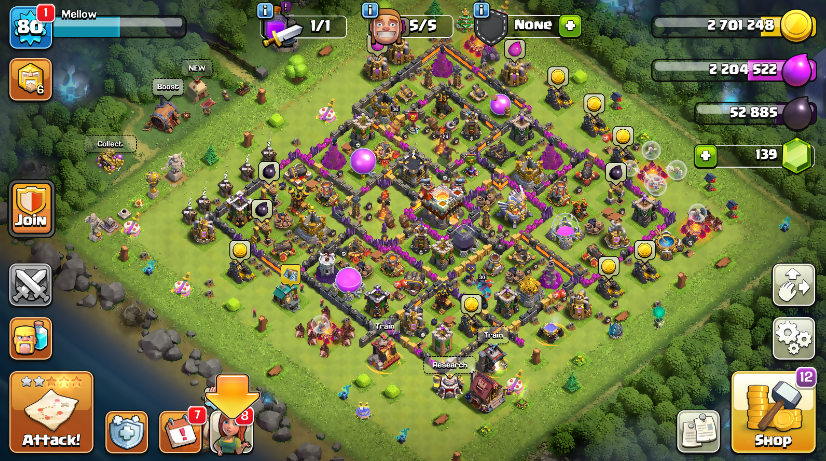Show info for the None shield status
Screen dimensions: 826x461
coord(481,10)
